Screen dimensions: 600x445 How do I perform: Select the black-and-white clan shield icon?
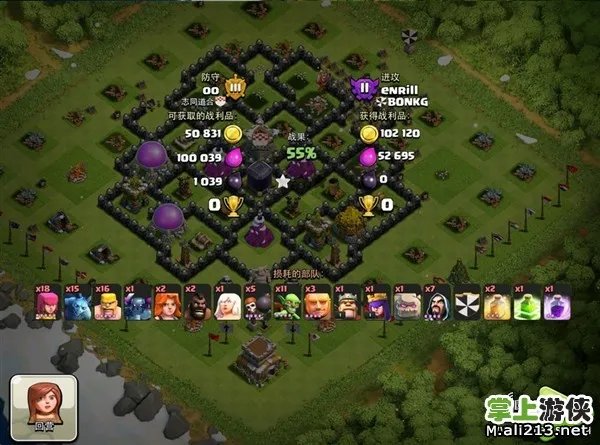click(x=467, y=305)
